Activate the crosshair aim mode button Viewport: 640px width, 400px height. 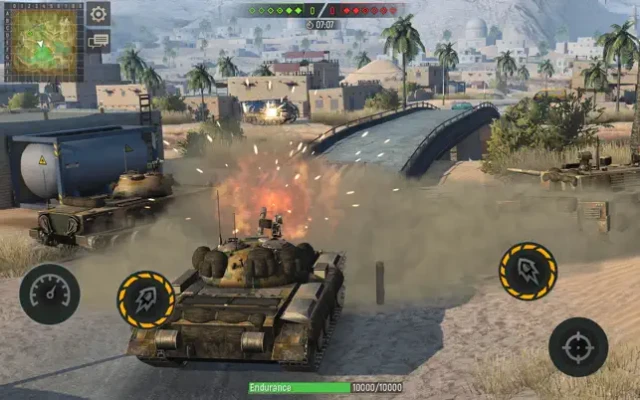point(578,346)
